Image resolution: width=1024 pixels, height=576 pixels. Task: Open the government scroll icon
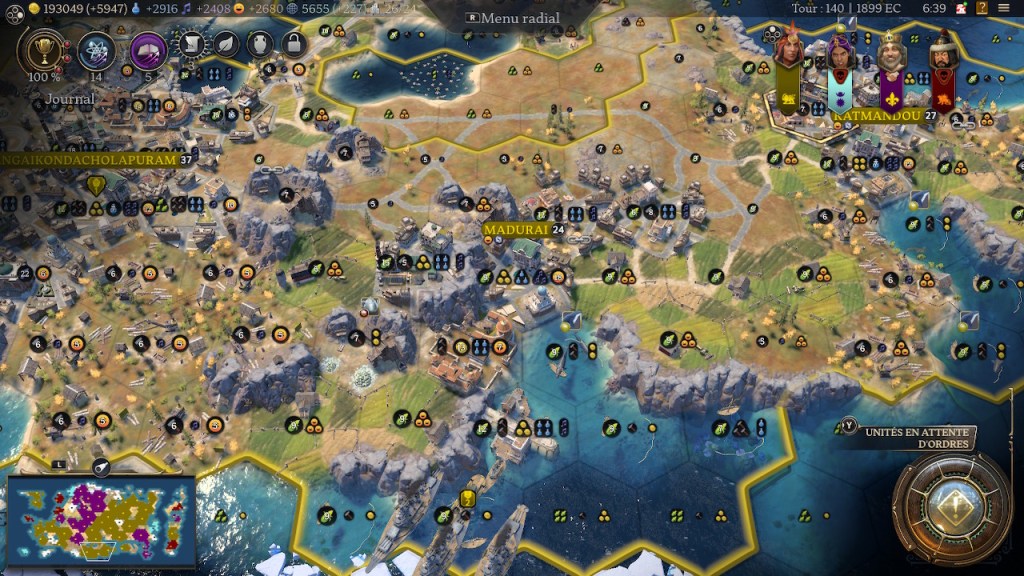coord(195,42)
